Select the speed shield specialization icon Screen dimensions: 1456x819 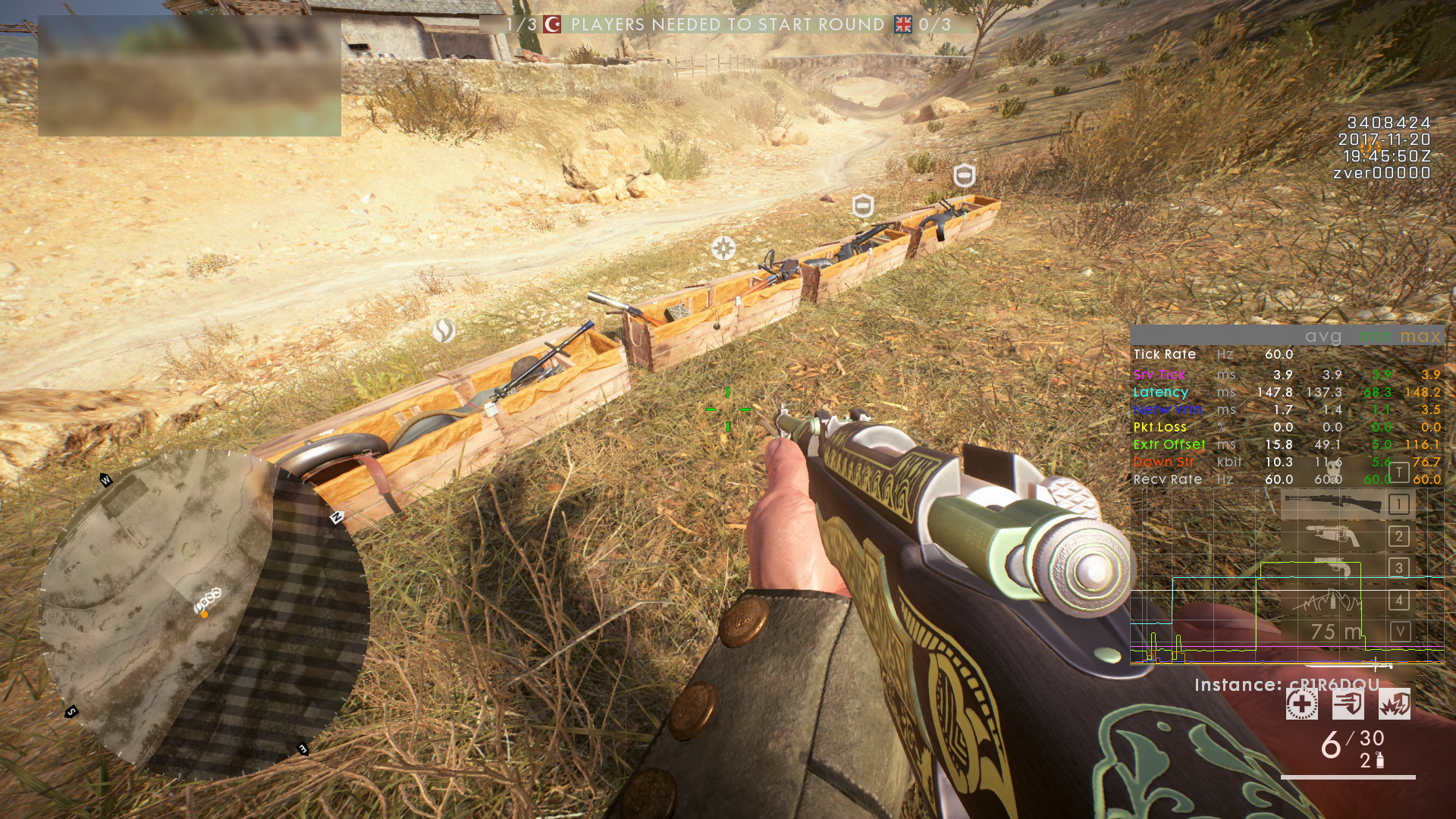click(x=1348, y=704)
